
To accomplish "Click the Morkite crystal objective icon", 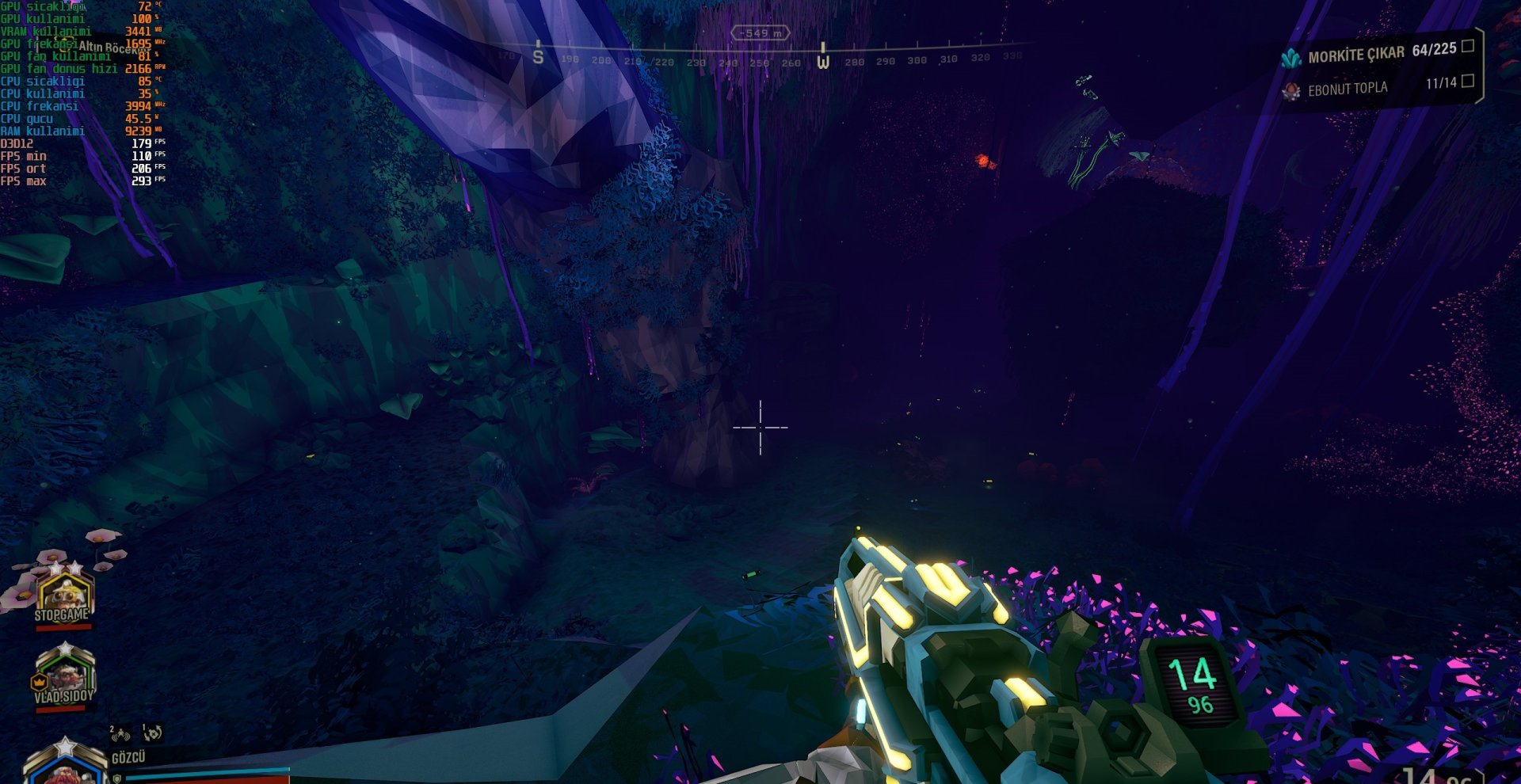I will click(1291, 58).
